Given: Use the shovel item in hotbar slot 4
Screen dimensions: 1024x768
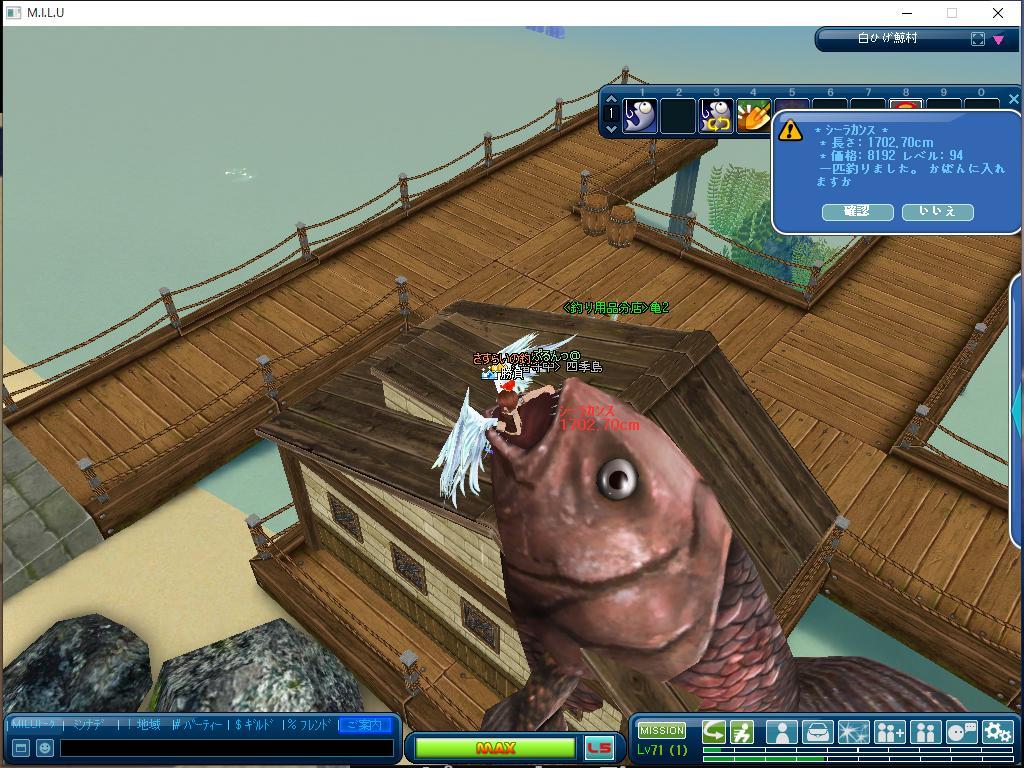Looking at the screenshot, I should 753,117.
